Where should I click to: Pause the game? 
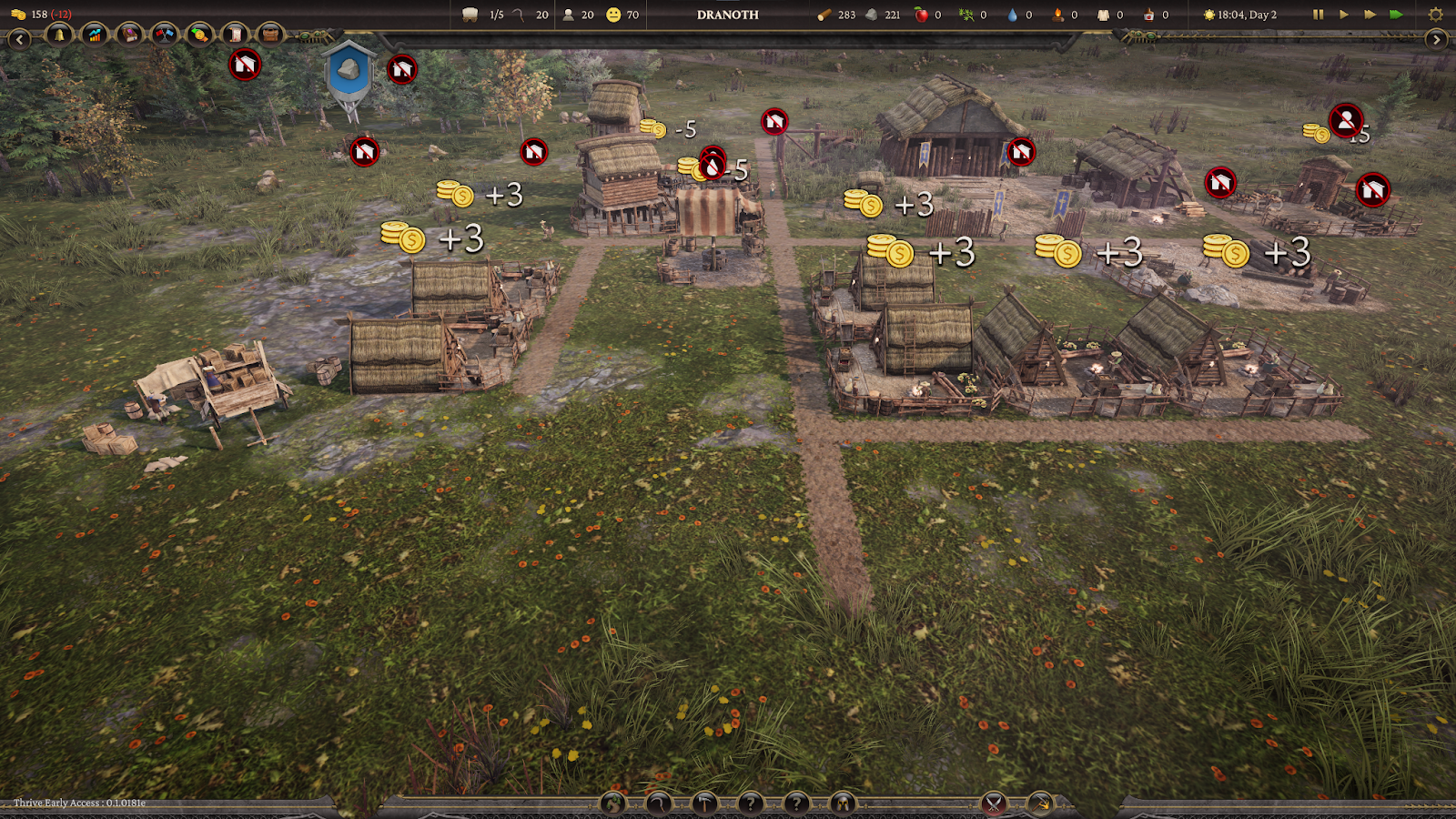pyautogui.click(x=1318, y=15)
